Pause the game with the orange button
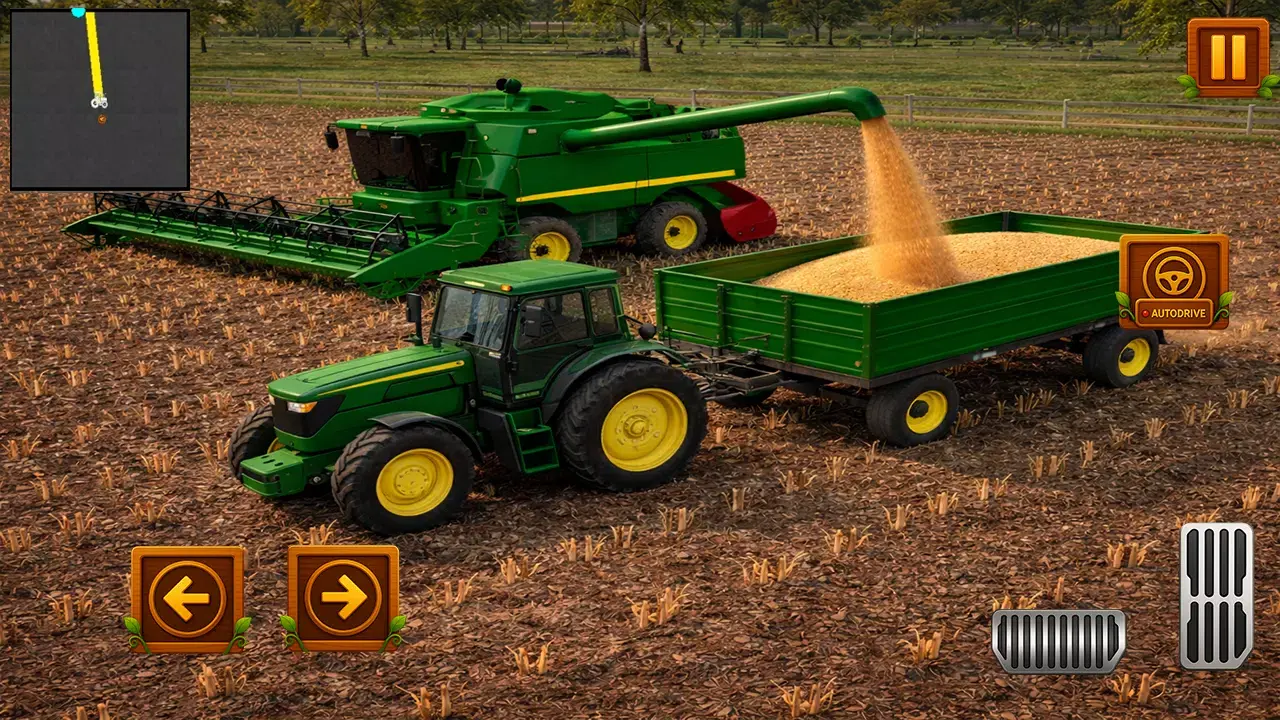Screen dimensions: 1280x720 1227,57
